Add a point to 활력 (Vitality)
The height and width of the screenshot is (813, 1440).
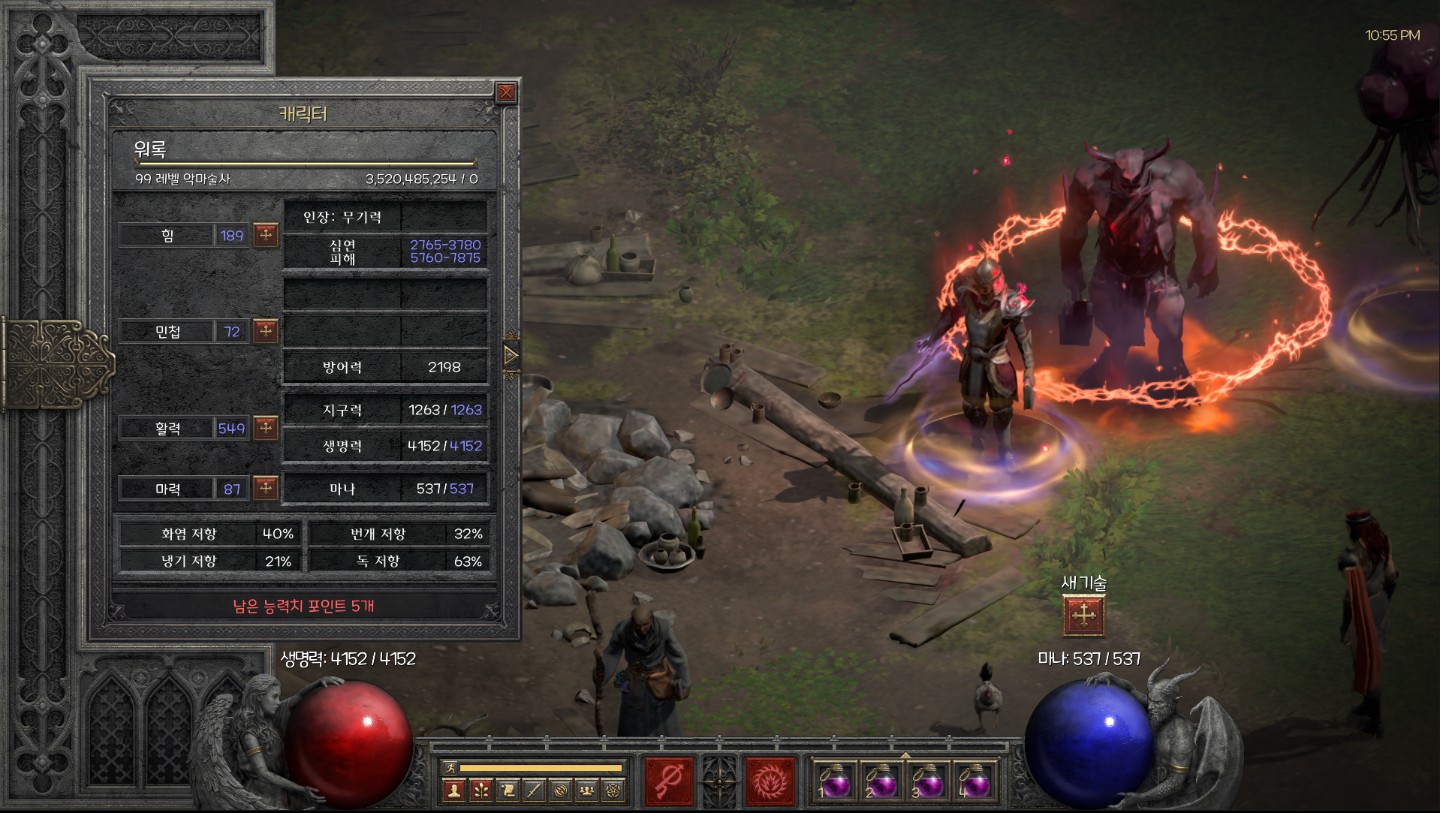pos(266,428)
